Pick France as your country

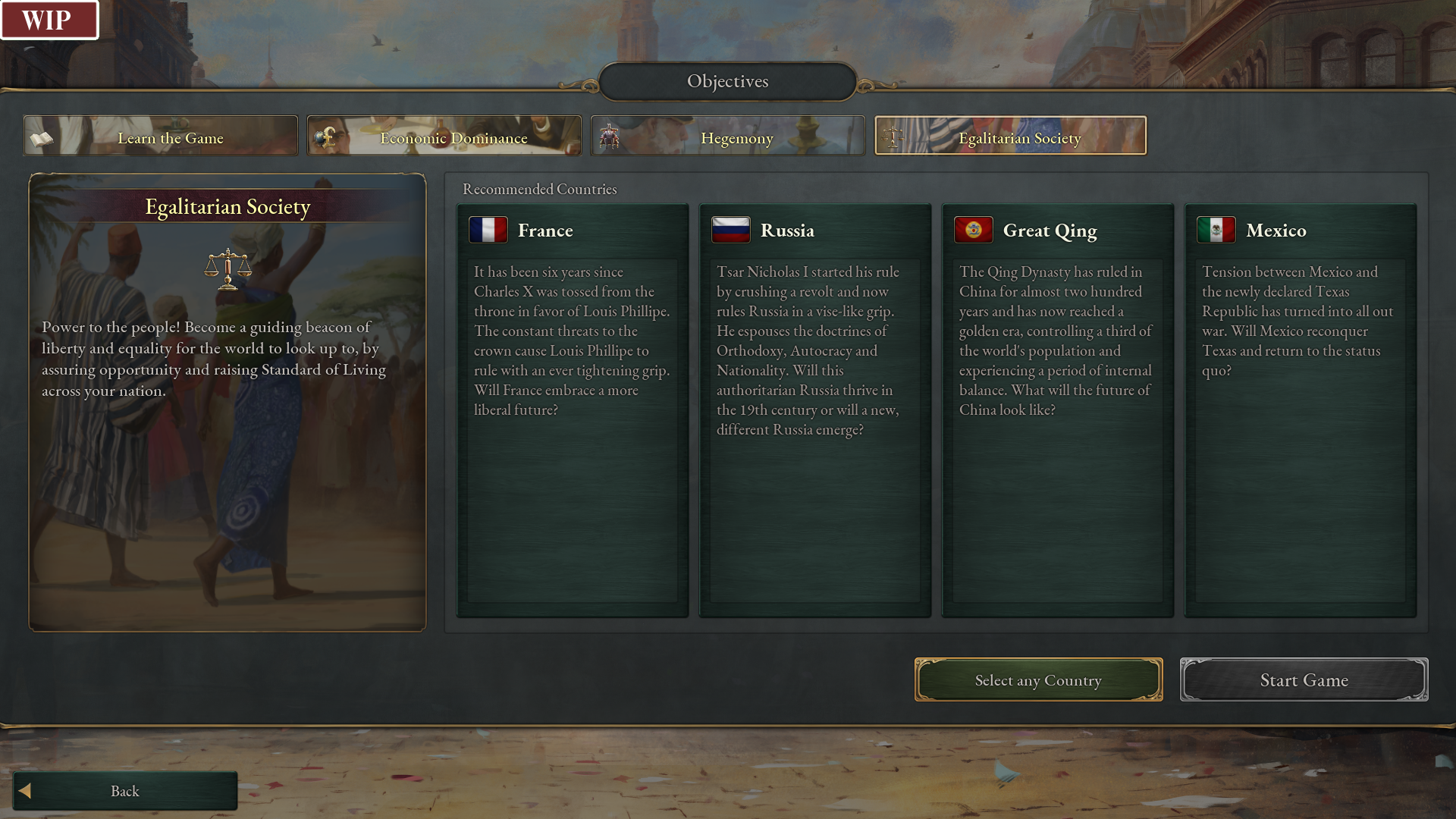click(x=573, y=409)
